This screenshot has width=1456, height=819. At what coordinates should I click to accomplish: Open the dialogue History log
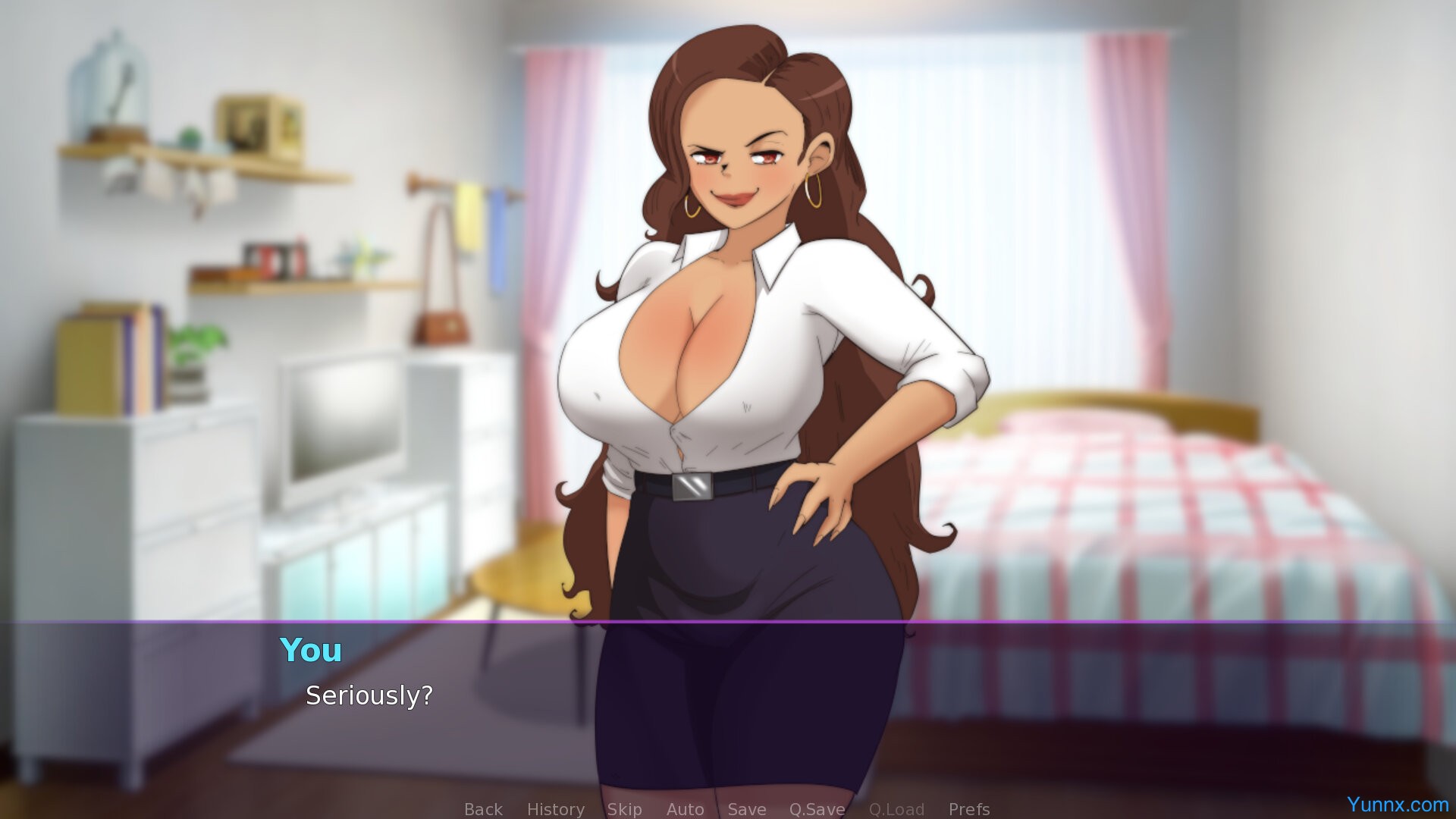click(x=555, y=809)
